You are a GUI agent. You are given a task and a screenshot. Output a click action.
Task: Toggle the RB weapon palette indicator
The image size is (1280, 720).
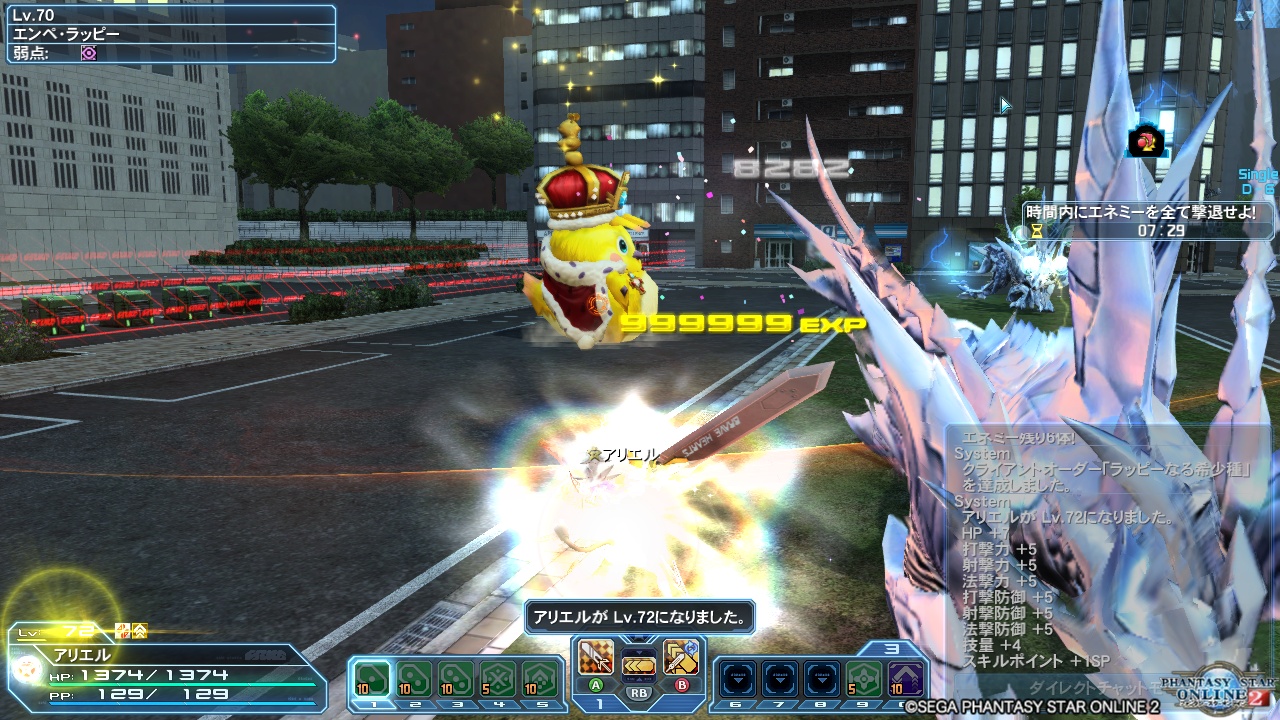pos(640,692)
